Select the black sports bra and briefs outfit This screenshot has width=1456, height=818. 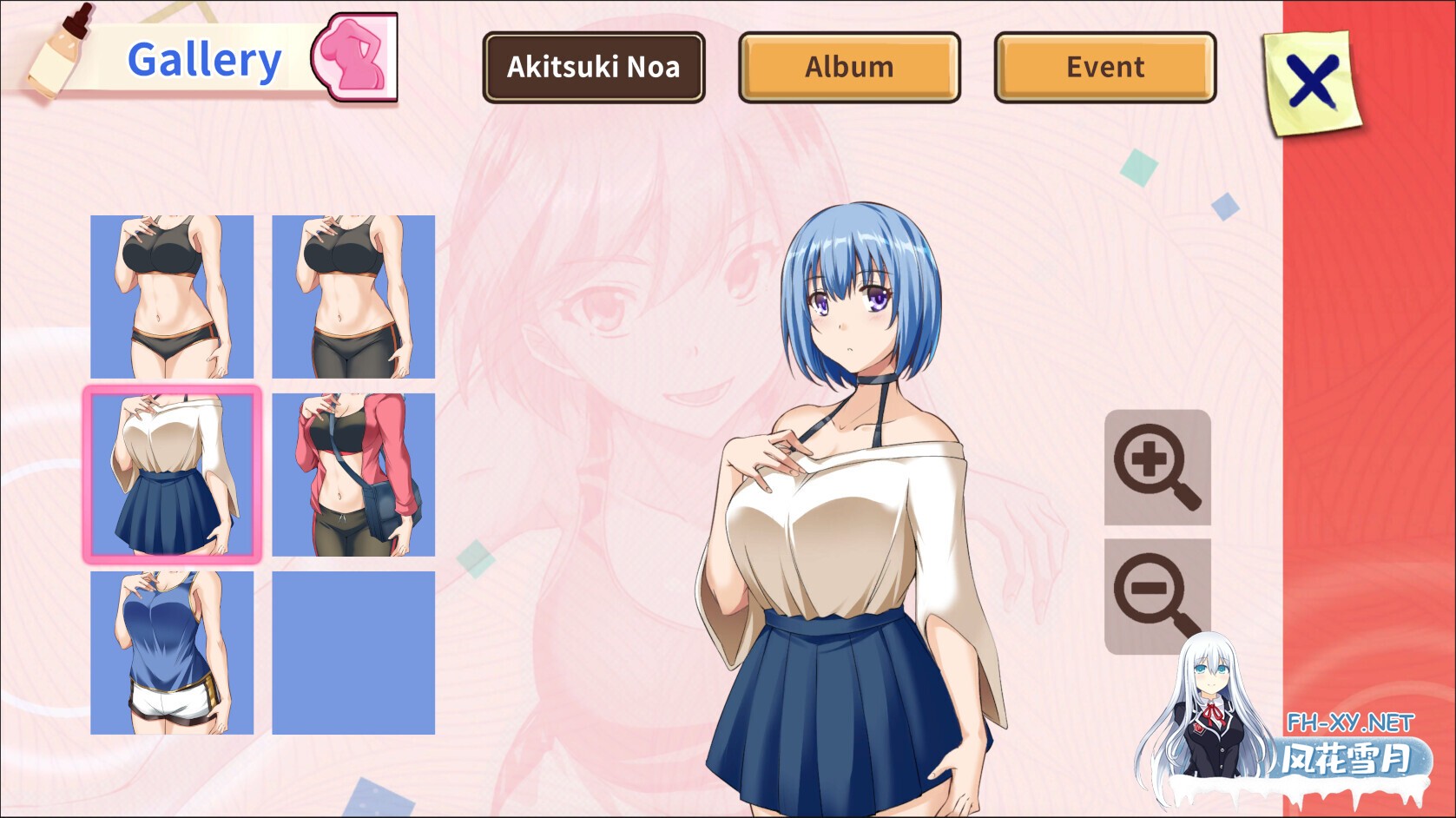click(172, 297)
